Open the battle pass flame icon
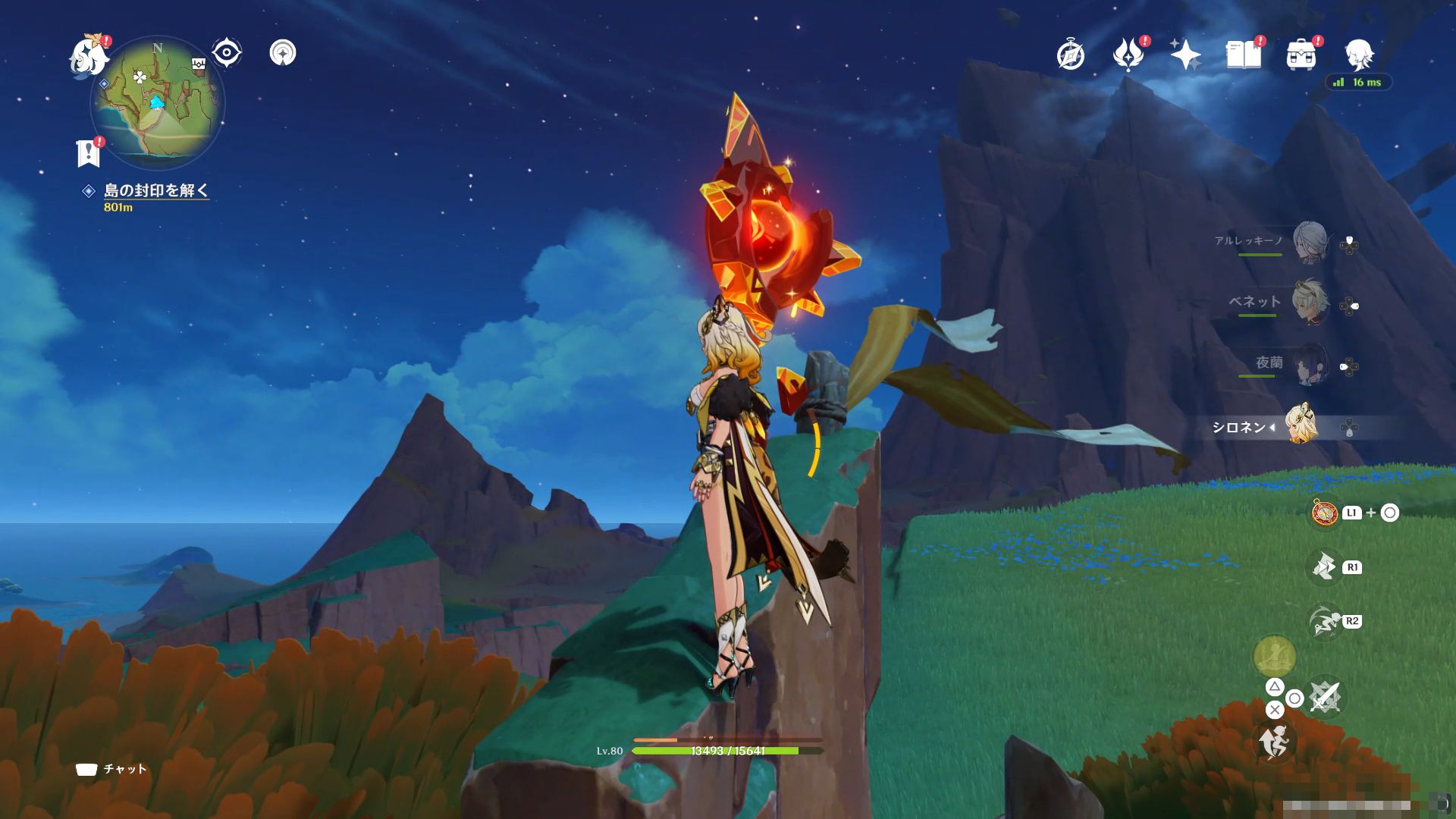1456x819 pixels. point(1128,55)
